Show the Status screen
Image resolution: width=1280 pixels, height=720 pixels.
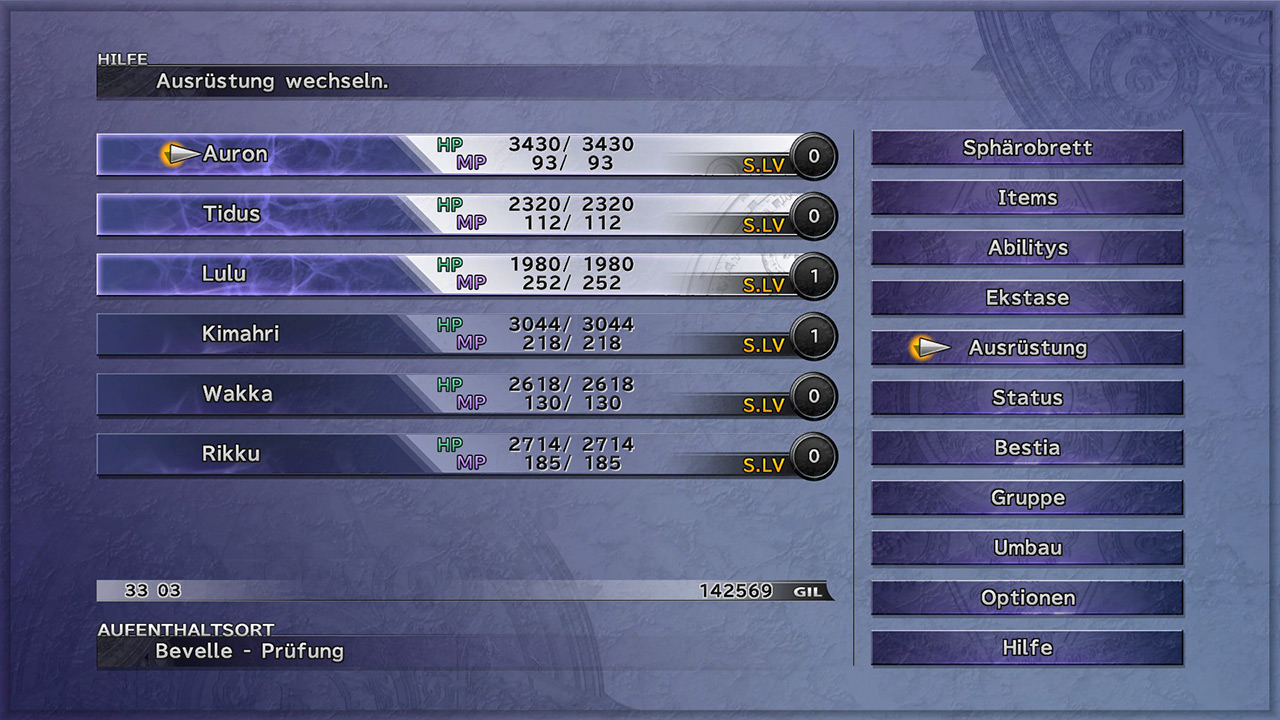[x=1027, y=398]
